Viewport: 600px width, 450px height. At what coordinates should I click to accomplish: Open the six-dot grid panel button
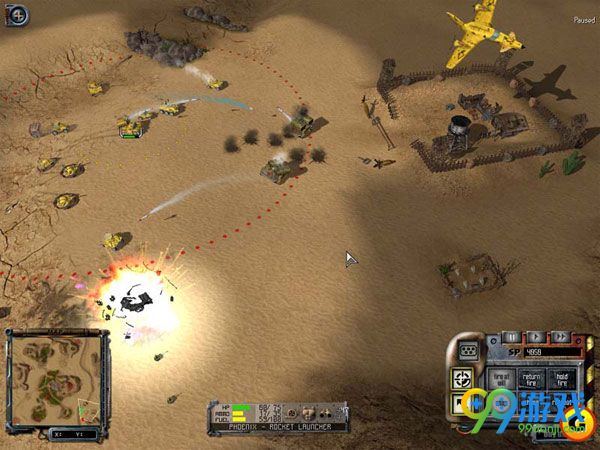pos(466,350)
